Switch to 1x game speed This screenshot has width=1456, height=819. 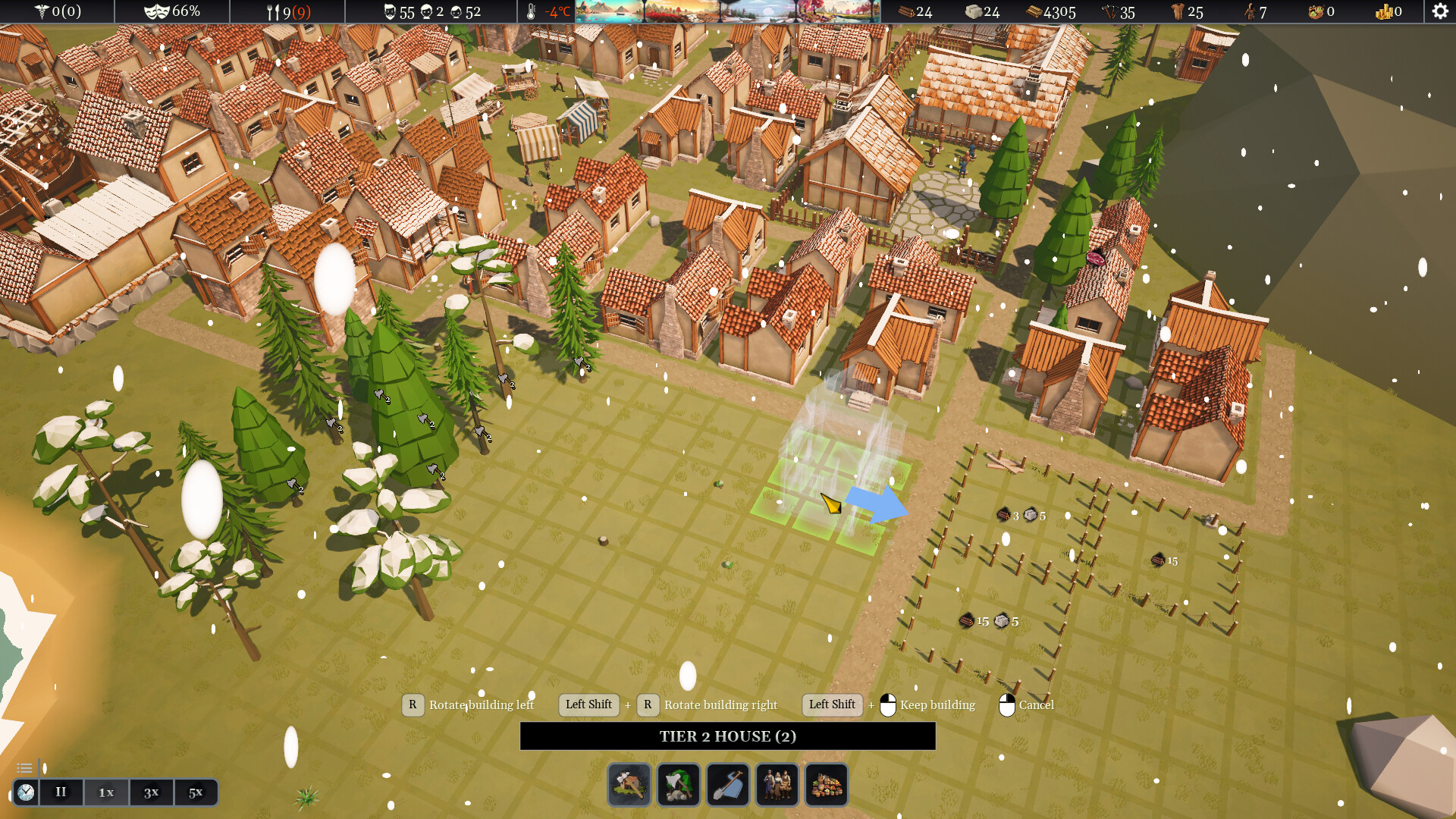pos(105,792)
